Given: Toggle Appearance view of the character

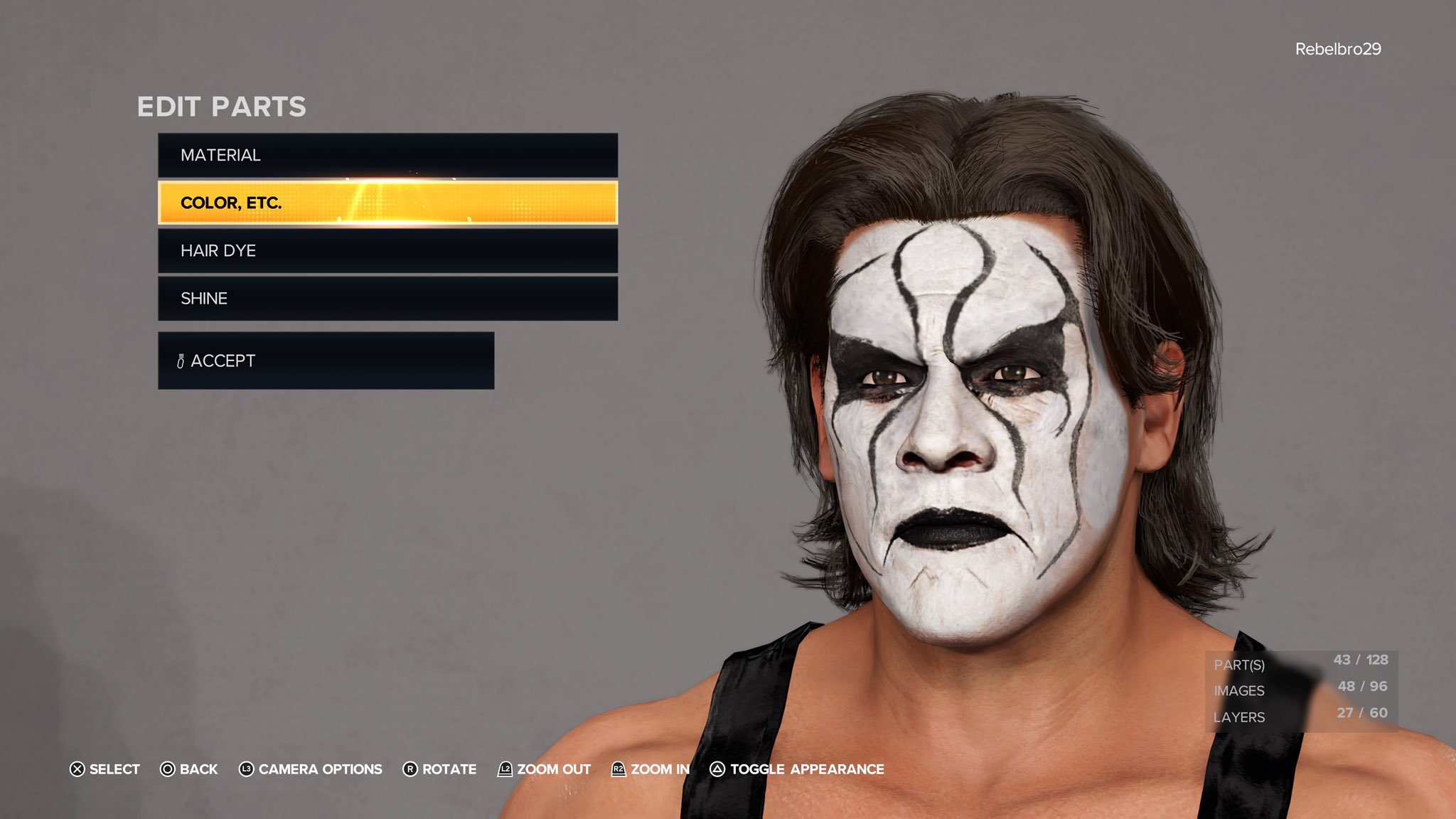Looking at the screenshot, I should [x=807, y=769].
